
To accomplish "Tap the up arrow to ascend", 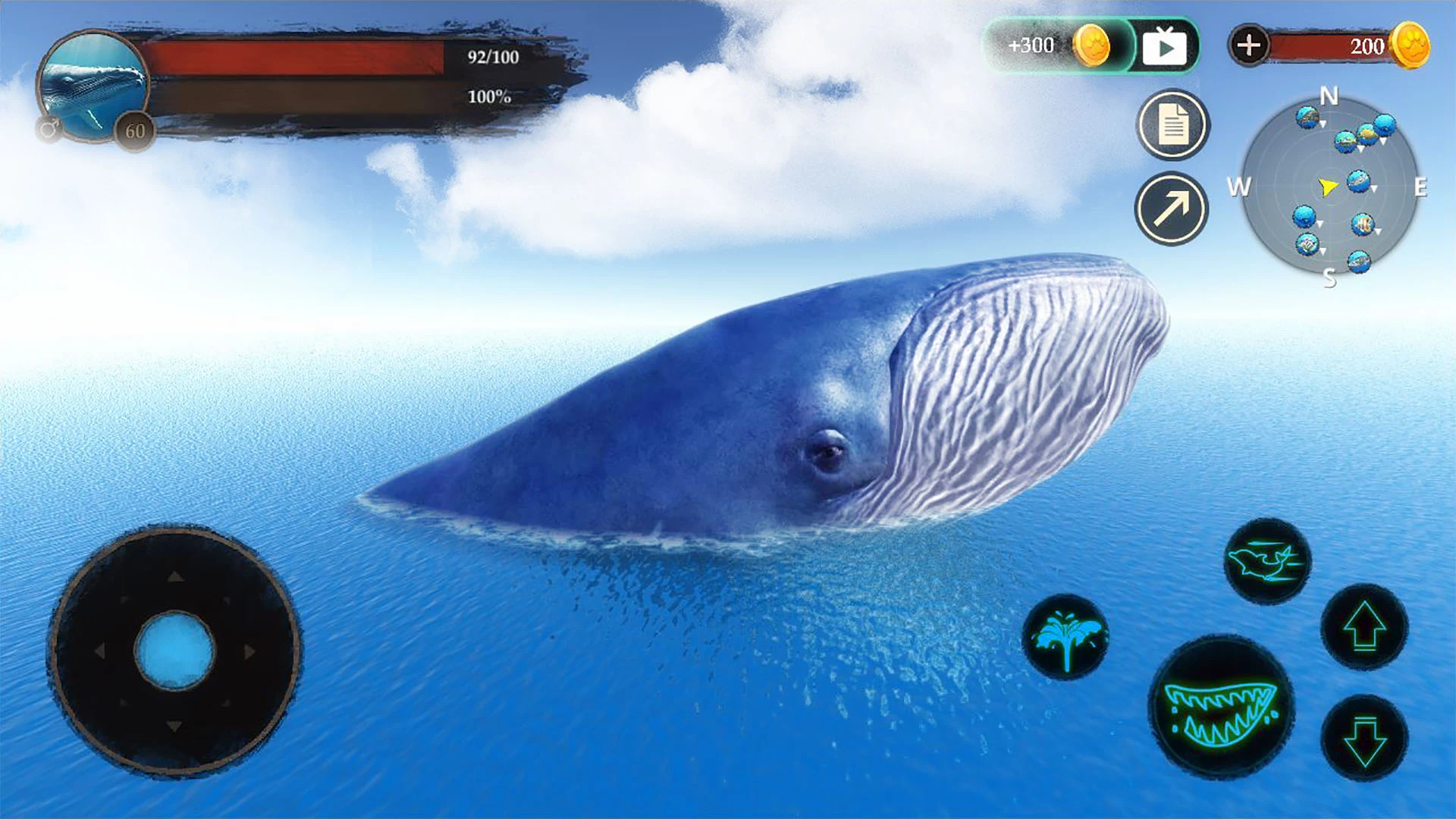I will click(1364, 626).
